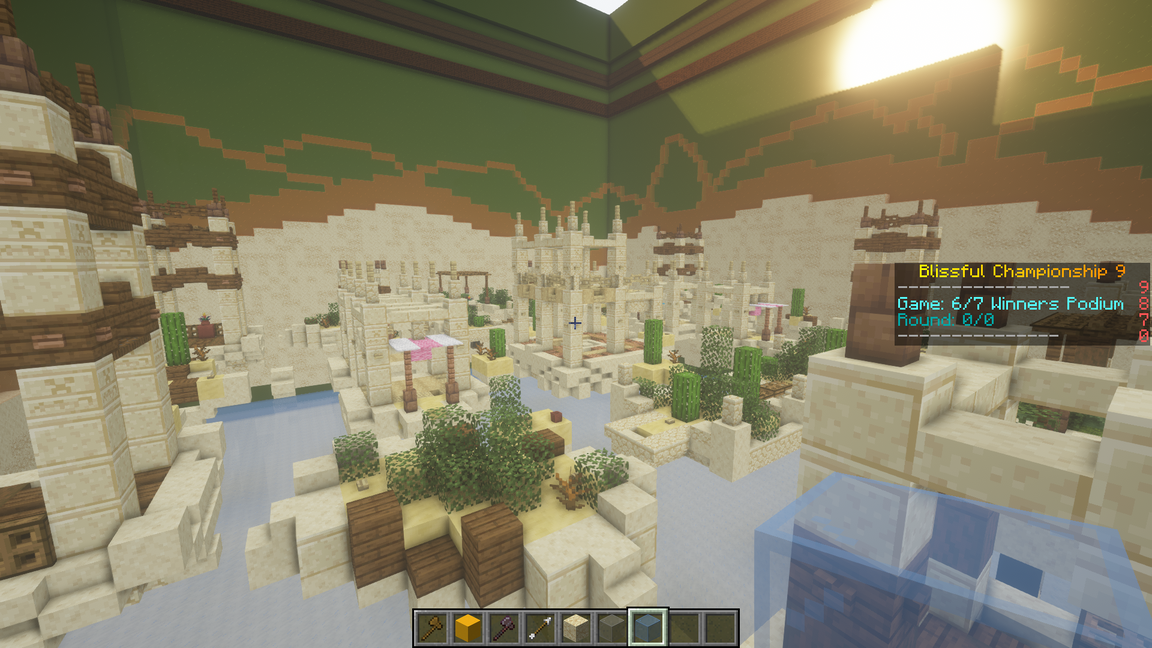Select the sandstone block hotbar slot
1152x648 pixels.
[x=575, y=628]
